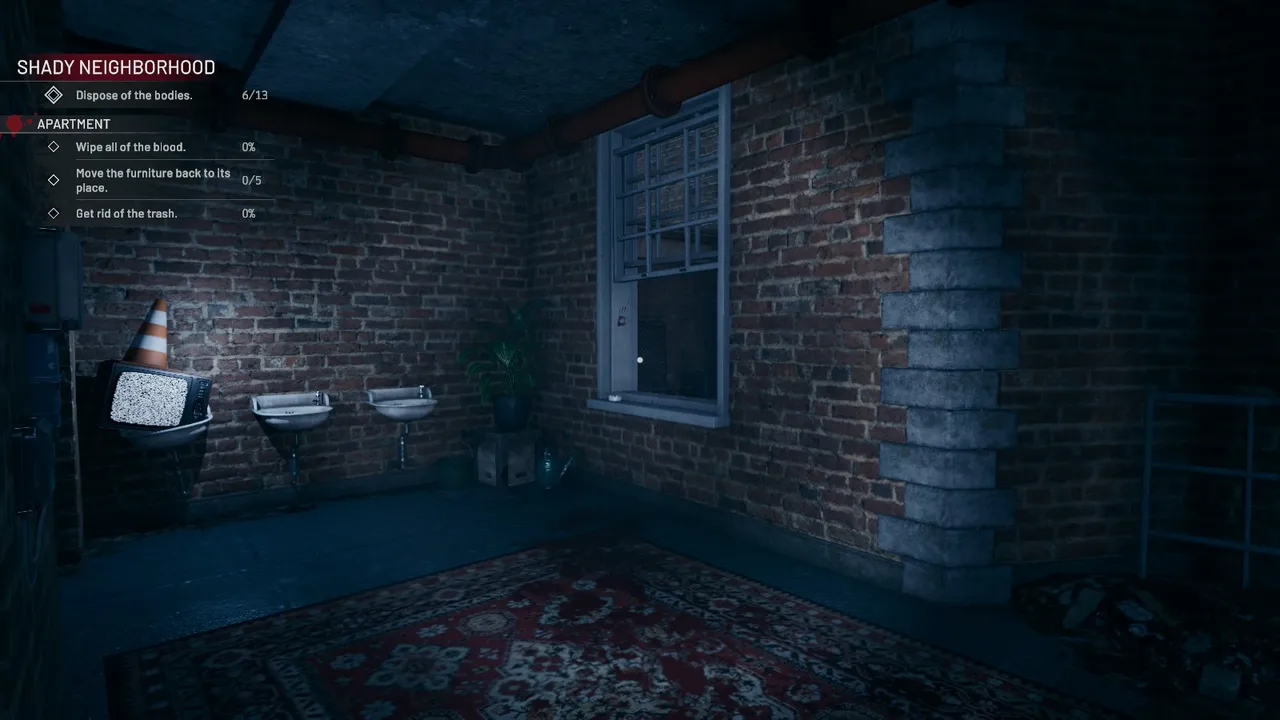Screen dimensions: 1280x720
Task: Expand the Move the furniture objective entry
Action: click(153, 180)
